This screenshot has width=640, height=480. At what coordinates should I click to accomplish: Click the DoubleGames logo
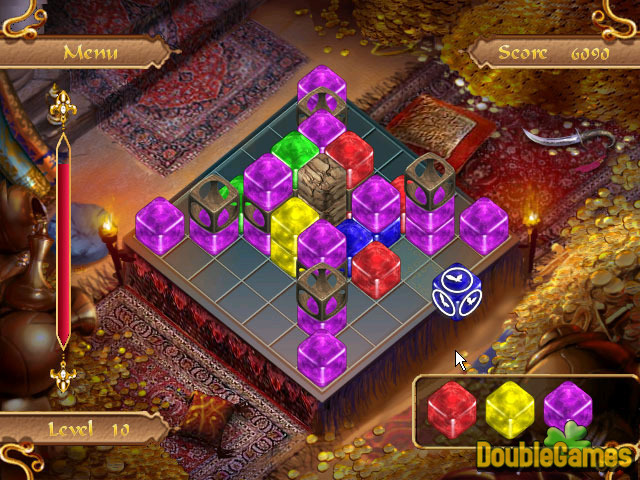tap(555, 454)
